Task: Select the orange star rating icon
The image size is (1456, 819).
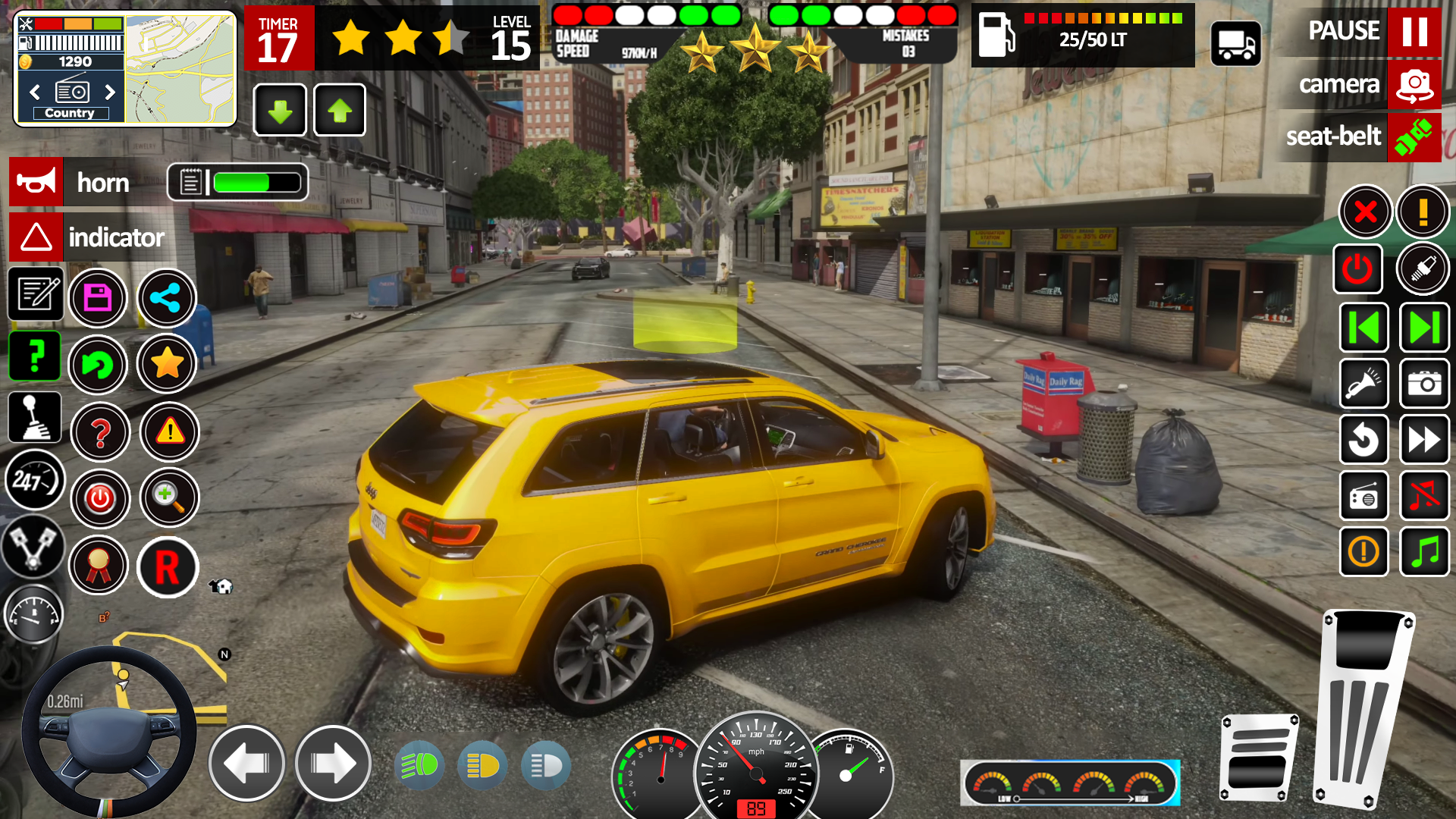Action: coord(167,365)
